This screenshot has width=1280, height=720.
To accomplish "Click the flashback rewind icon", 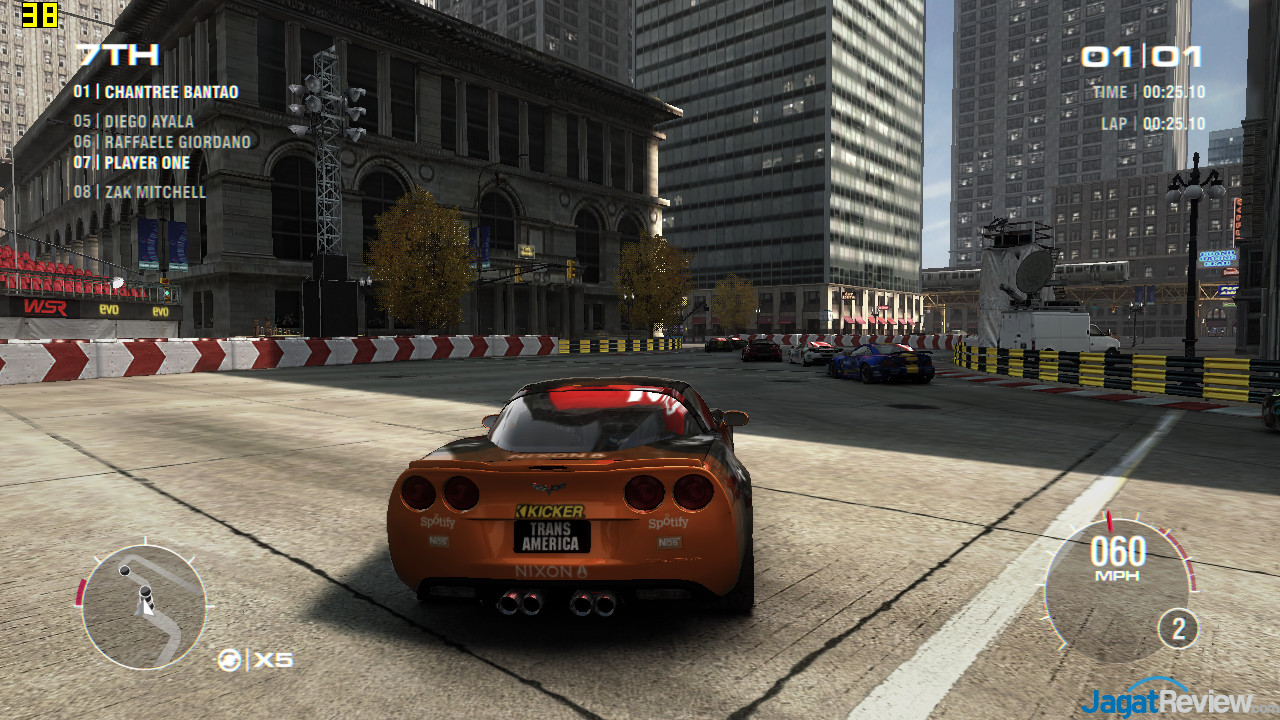I will click(229, 660).
